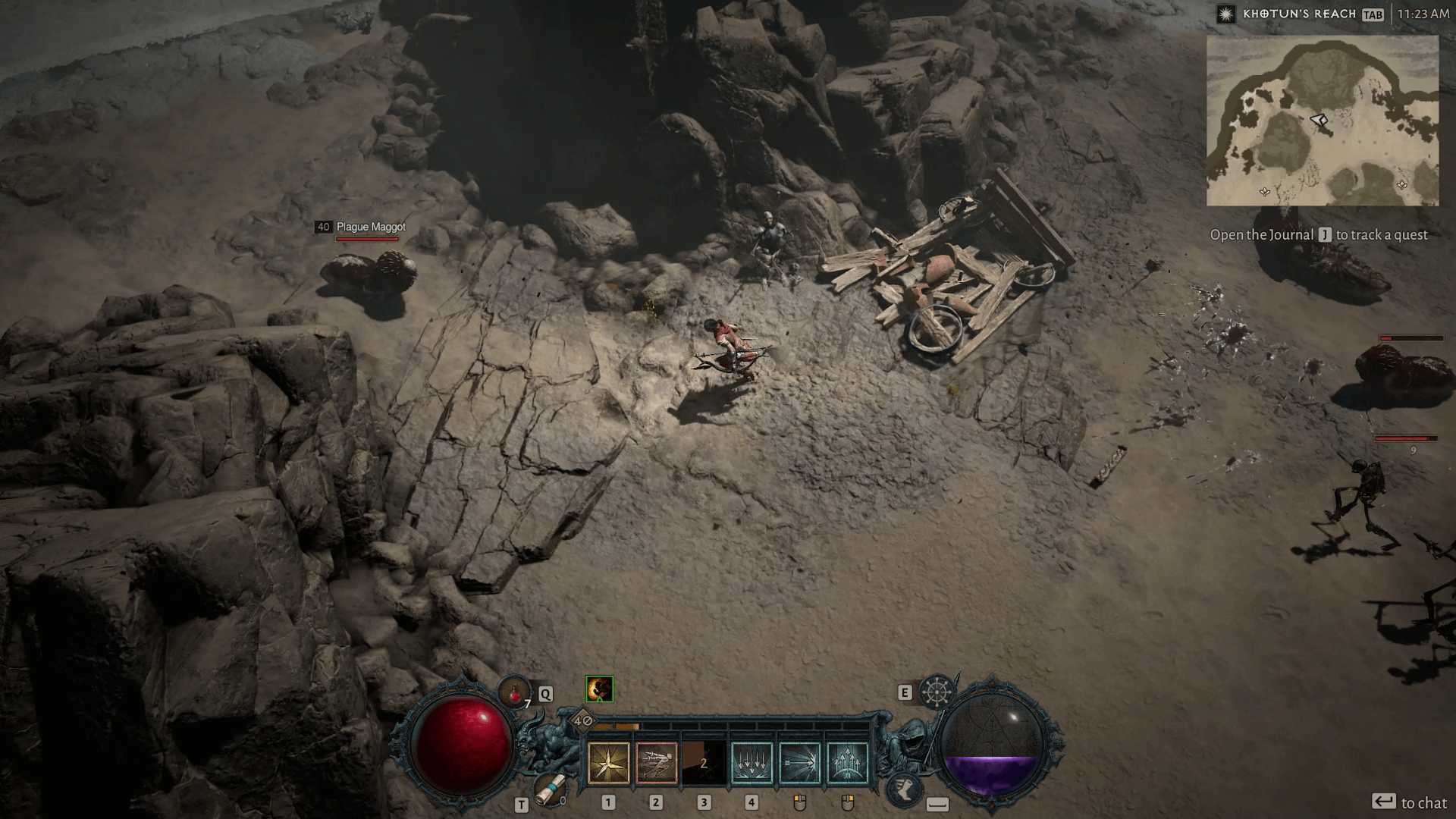
Task: Open the emote wheel icon
Action: tap(937, 691)
